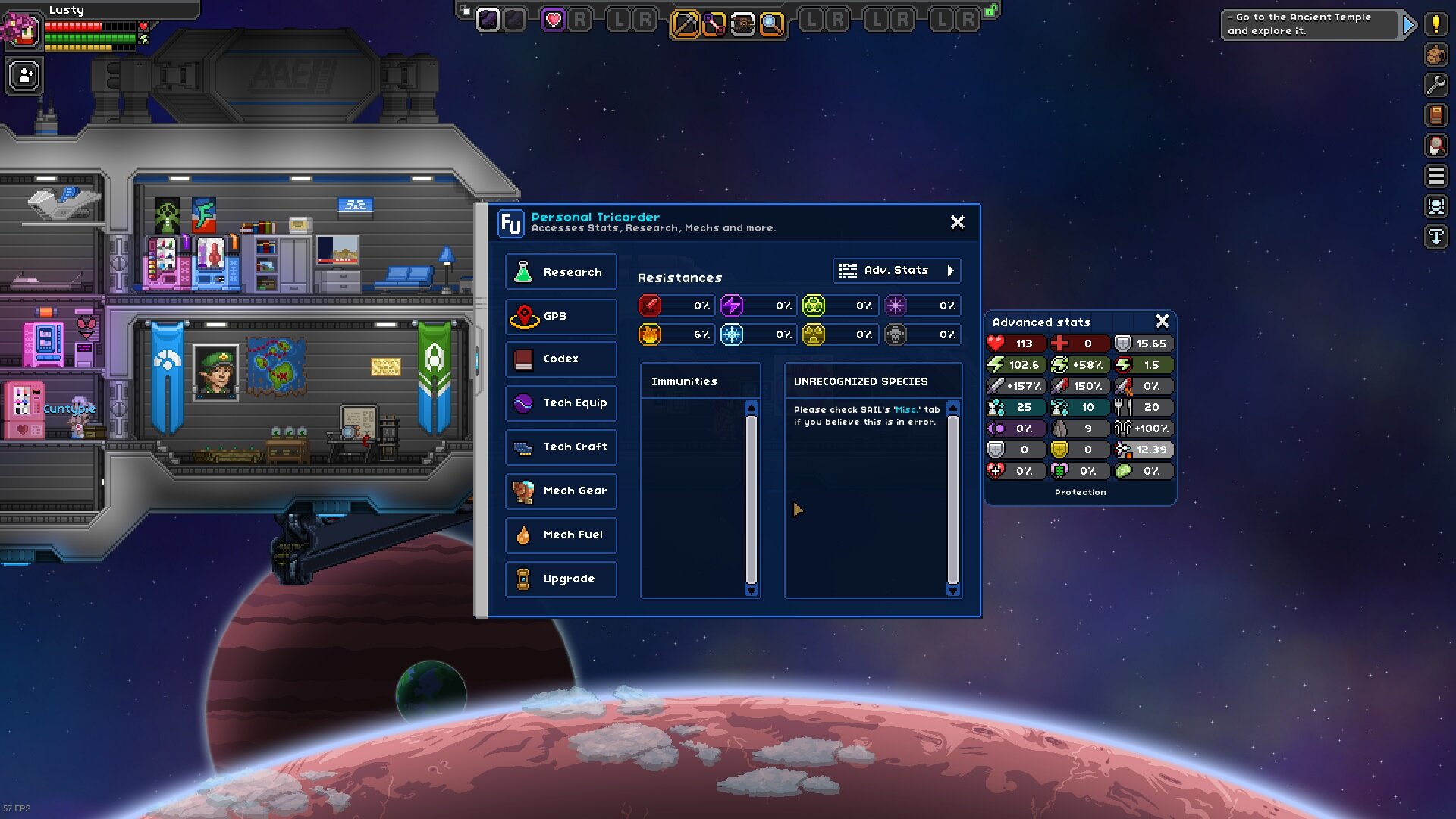
Task: Click the wrench icon in the sidebar
Action: point(1436,85)
